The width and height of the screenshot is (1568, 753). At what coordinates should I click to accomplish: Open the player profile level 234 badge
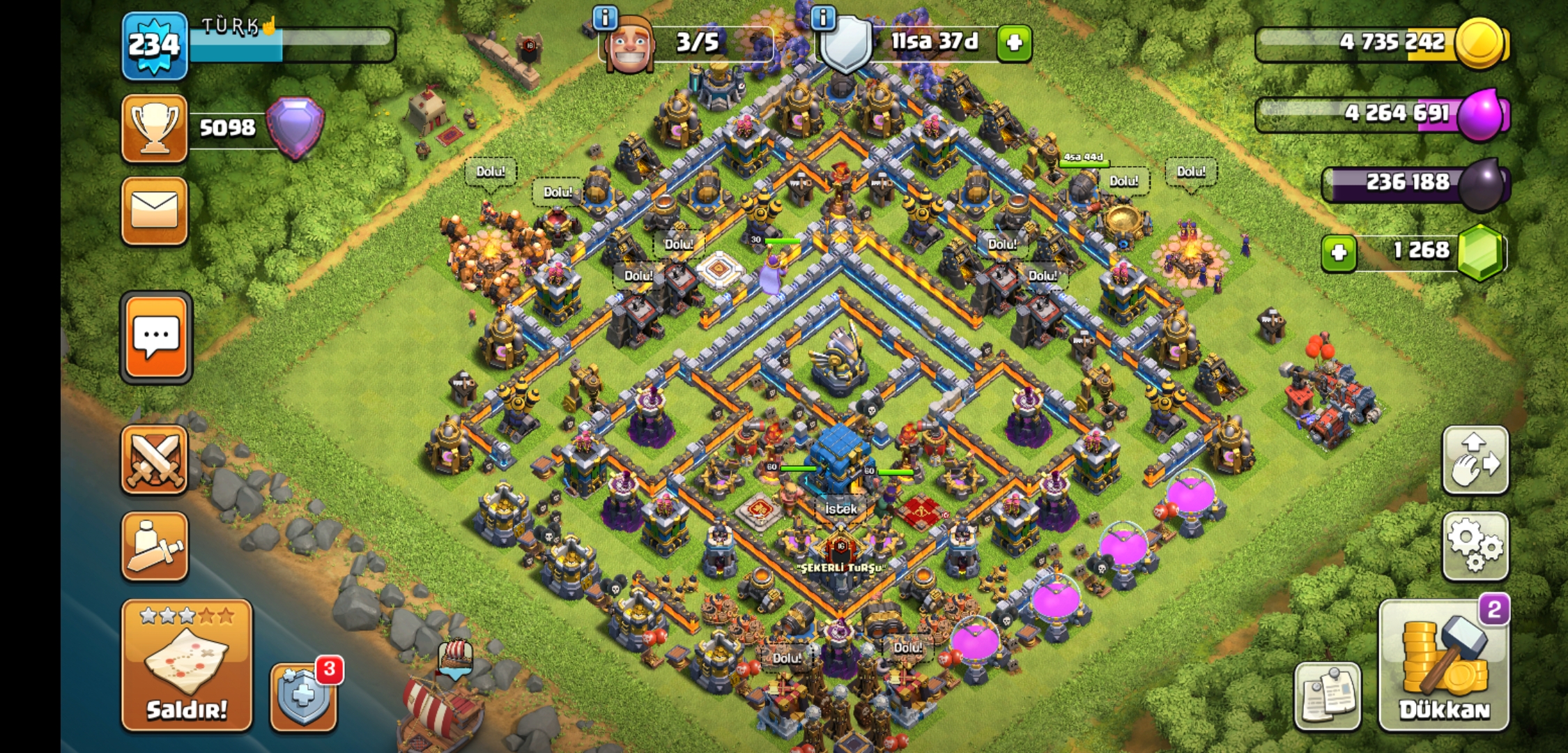pos(155,45)
